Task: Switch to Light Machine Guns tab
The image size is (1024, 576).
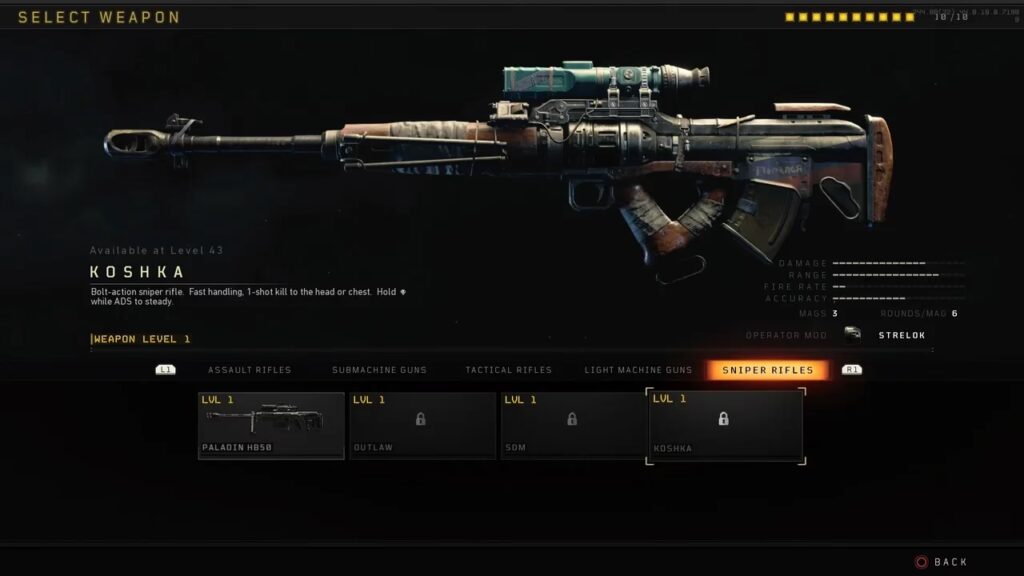Action: point(638,370)
